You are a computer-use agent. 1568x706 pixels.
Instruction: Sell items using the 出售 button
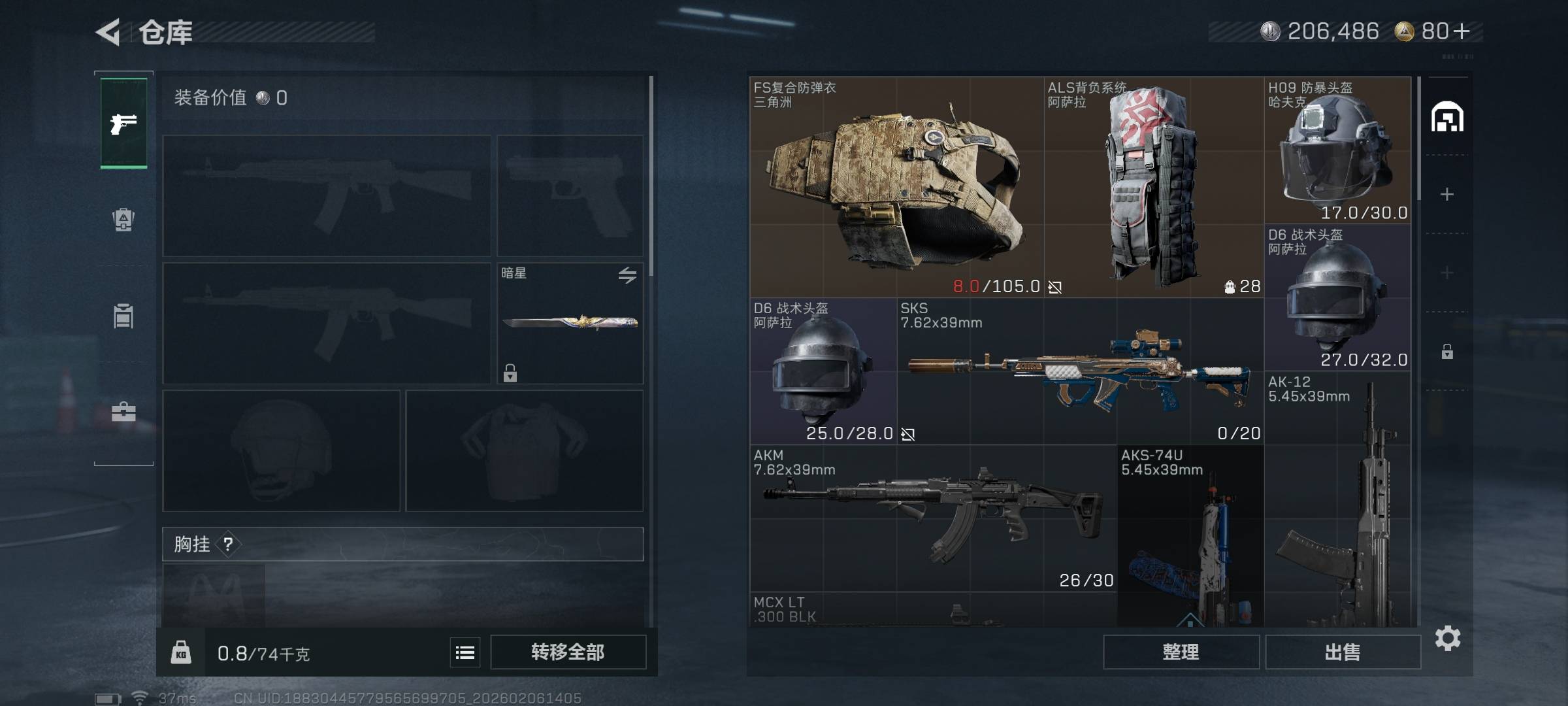1343,652
